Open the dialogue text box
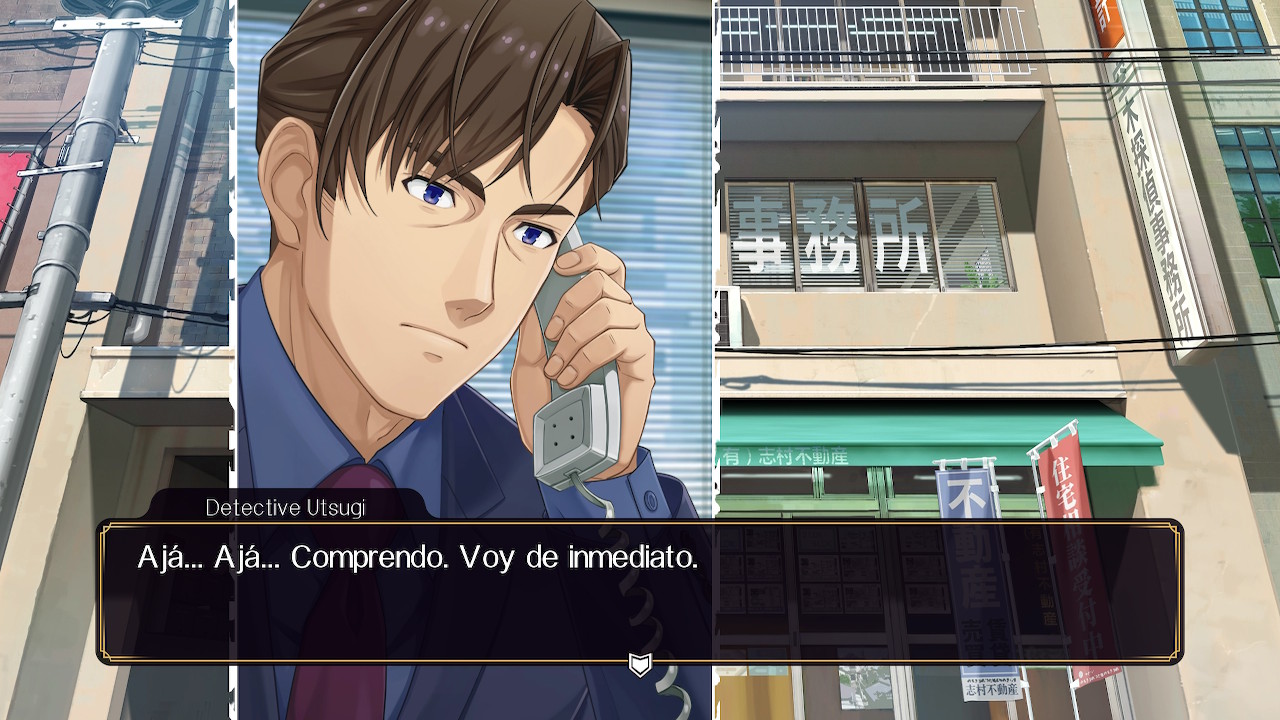Screen dimensions: 1280x720 (640, 590)
